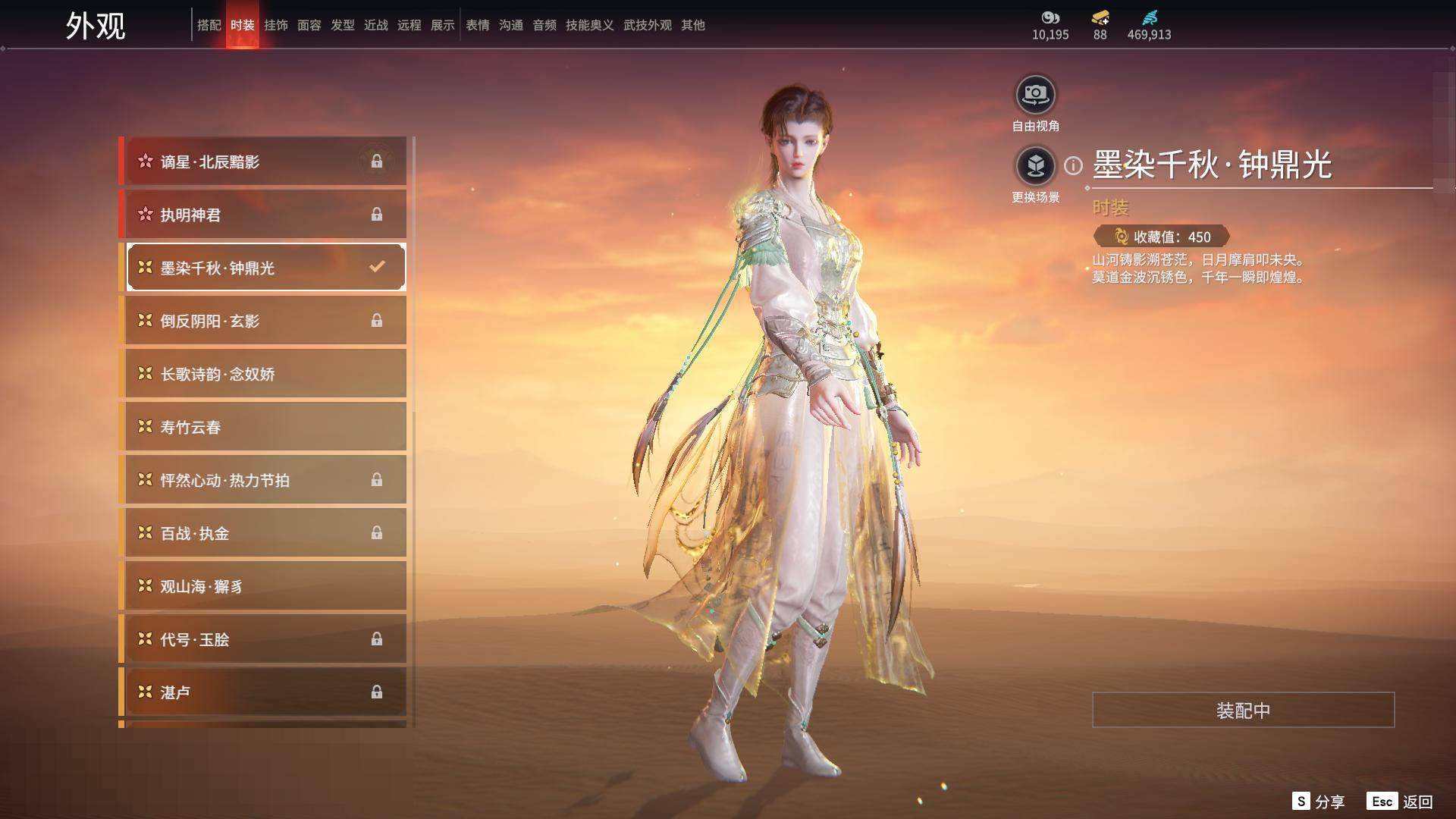1456x819 pixels.
Task: Pick the 观山海·獬豸 outfit
Action: click(x=265, y=586)
